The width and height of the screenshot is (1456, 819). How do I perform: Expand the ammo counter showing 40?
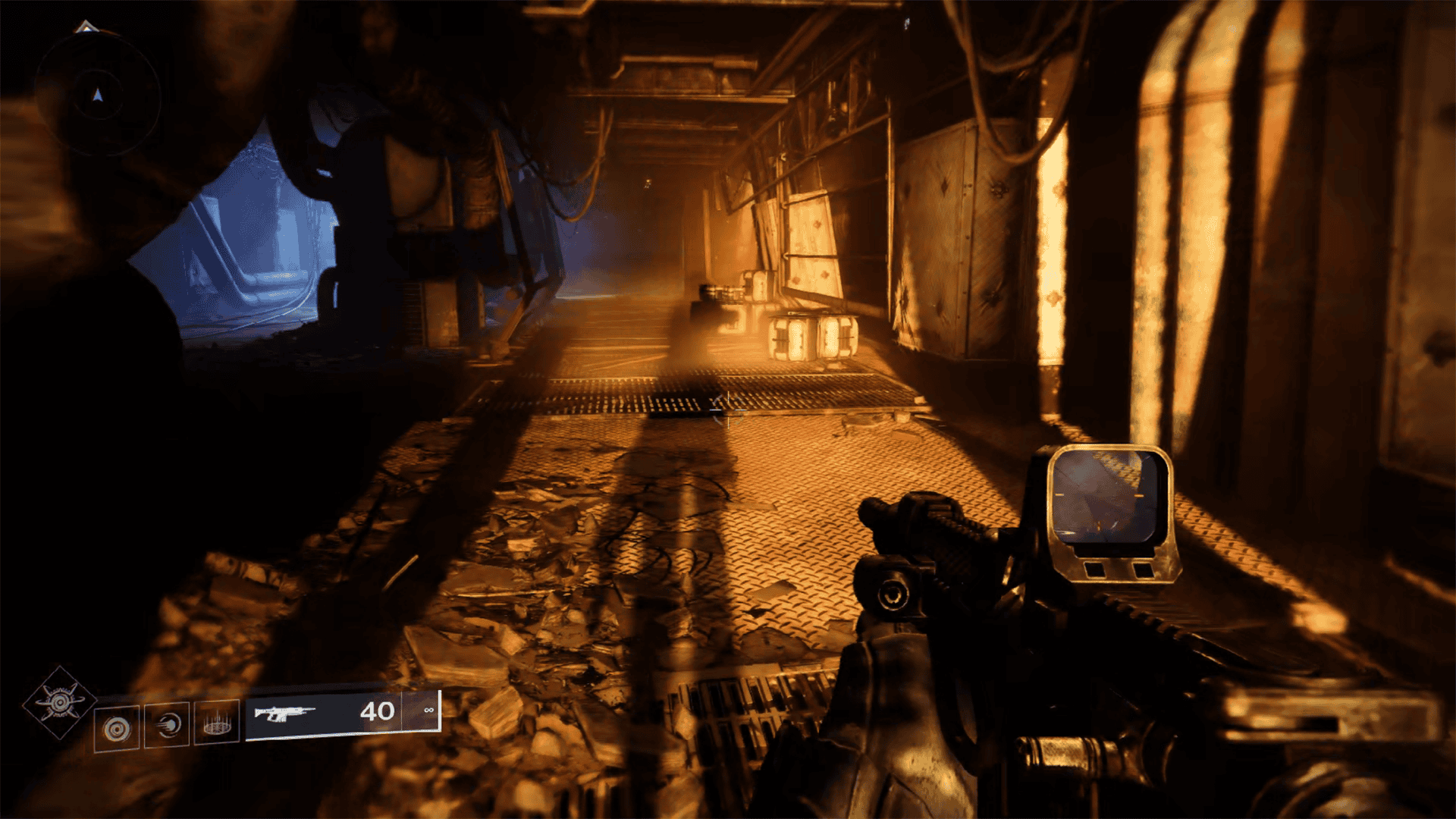pyautogui.click(x=377, y=711)
